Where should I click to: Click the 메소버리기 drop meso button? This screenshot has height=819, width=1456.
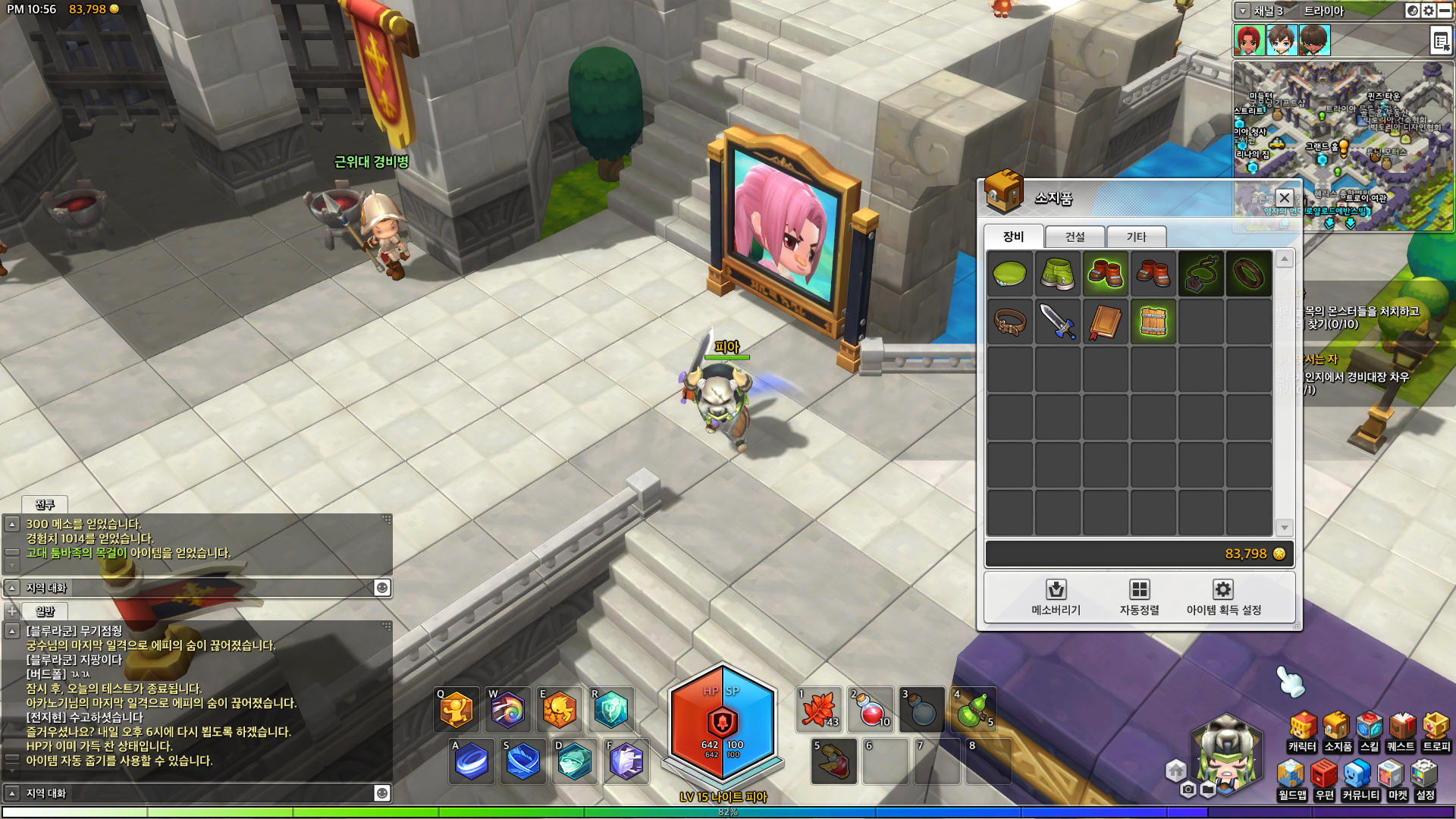(1056, 597)
